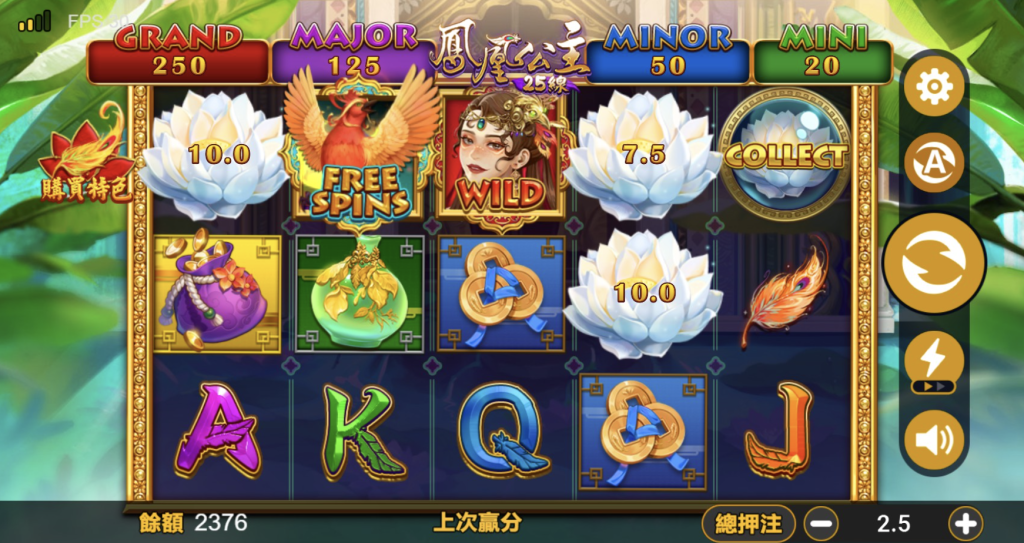Screen dimensions: 1024x543
Task: Open the gear settings menu
Action: coord(934,88)
